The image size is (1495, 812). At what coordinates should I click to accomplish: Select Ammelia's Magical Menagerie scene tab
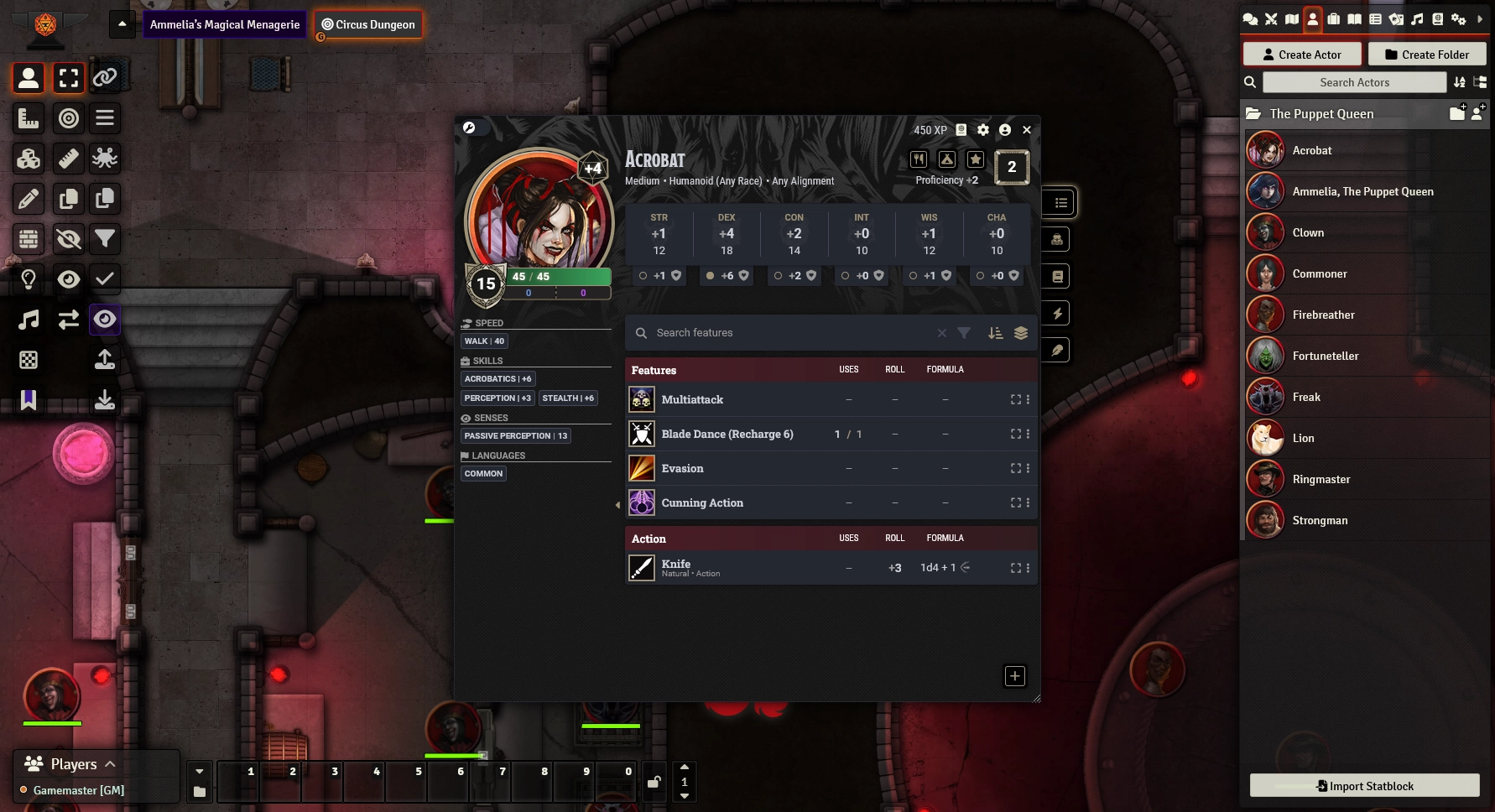coord(225,24)
